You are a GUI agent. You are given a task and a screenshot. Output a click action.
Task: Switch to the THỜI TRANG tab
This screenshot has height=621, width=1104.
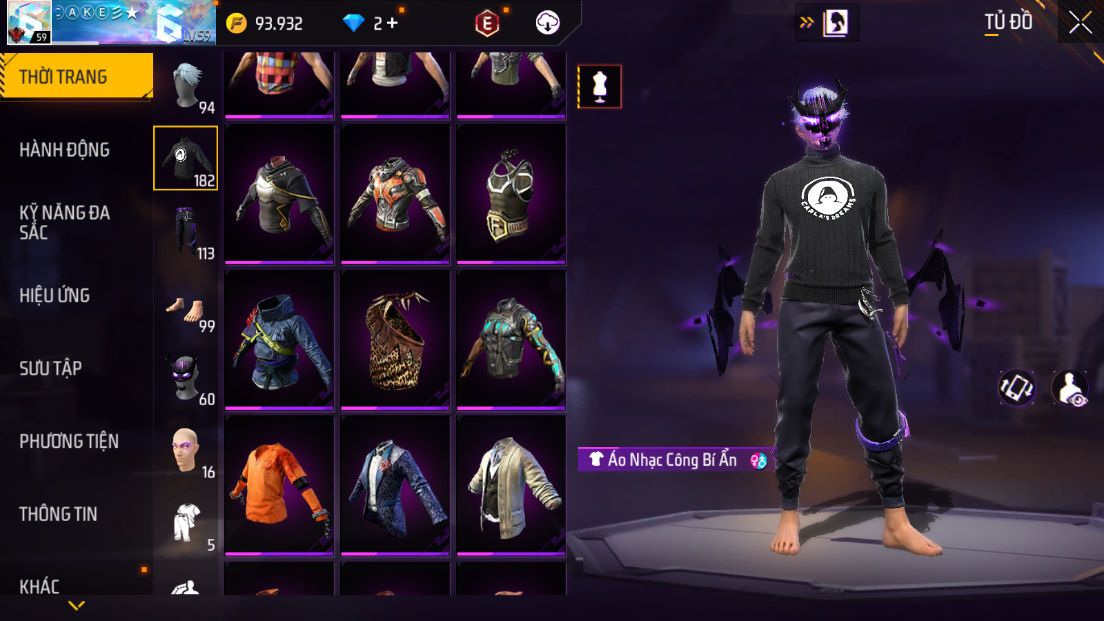(x=64, y=77)
